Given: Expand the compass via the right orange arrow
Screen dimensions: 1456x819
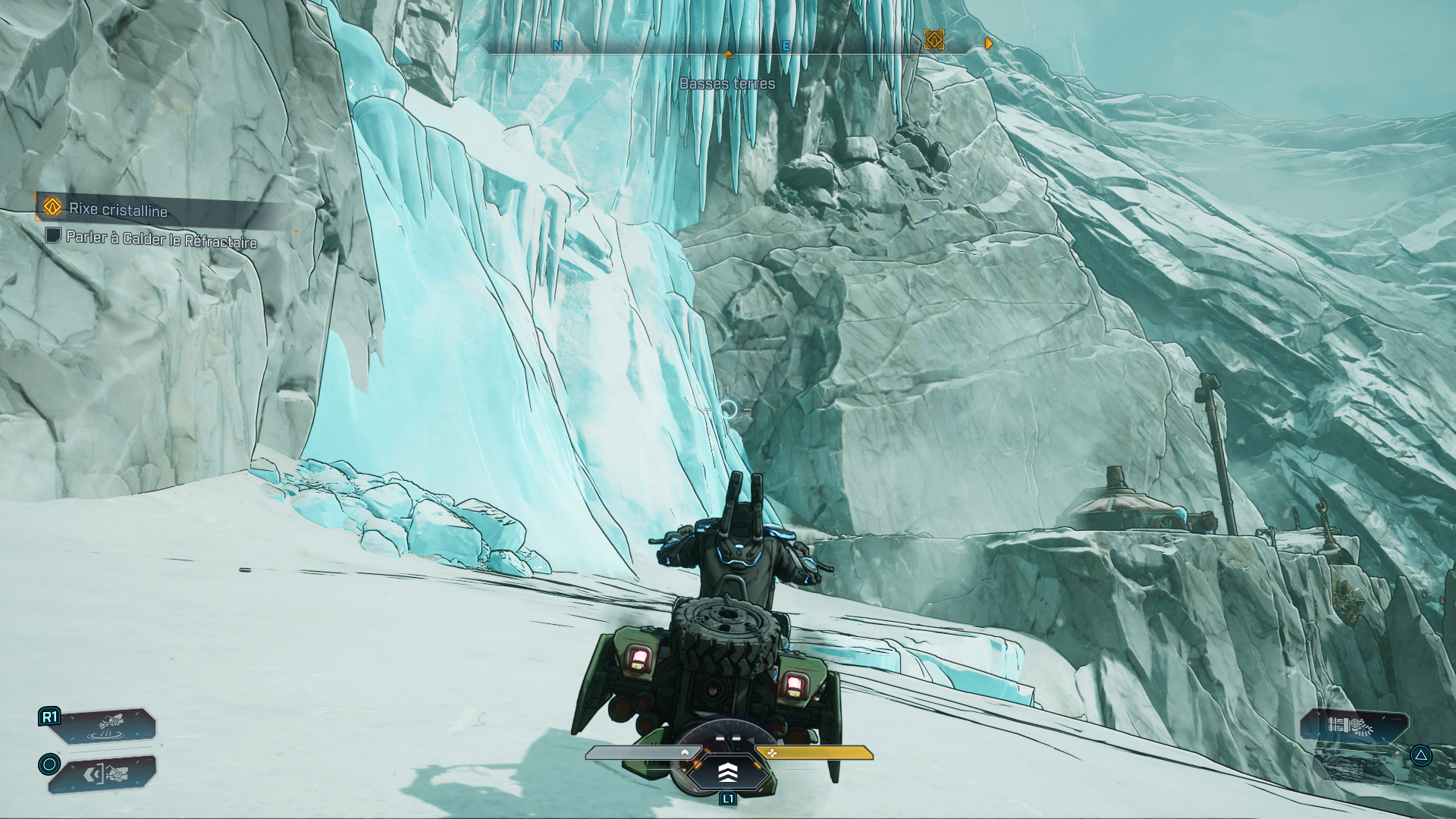Looking at the screenshot, I should pos(988,44).
